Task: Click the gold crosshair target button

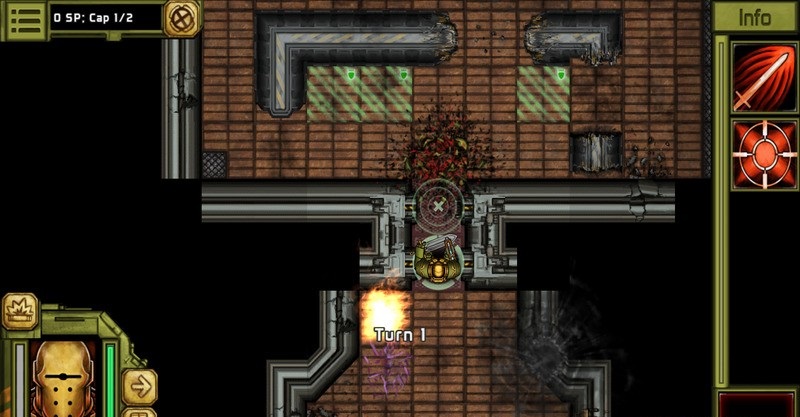Action: pos(181,18)
